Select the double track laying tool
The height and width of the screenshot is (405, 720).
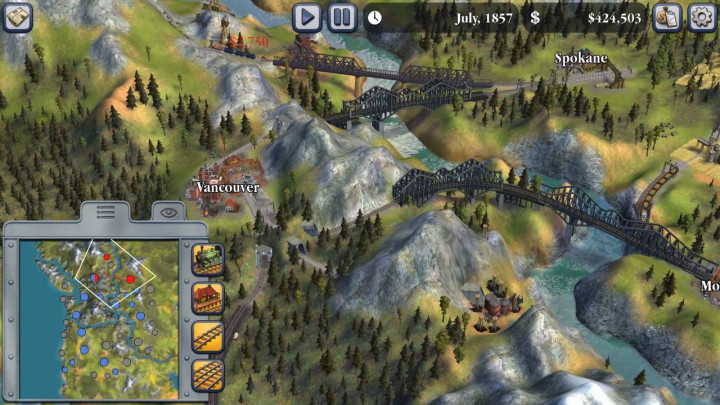coord(207,375)
